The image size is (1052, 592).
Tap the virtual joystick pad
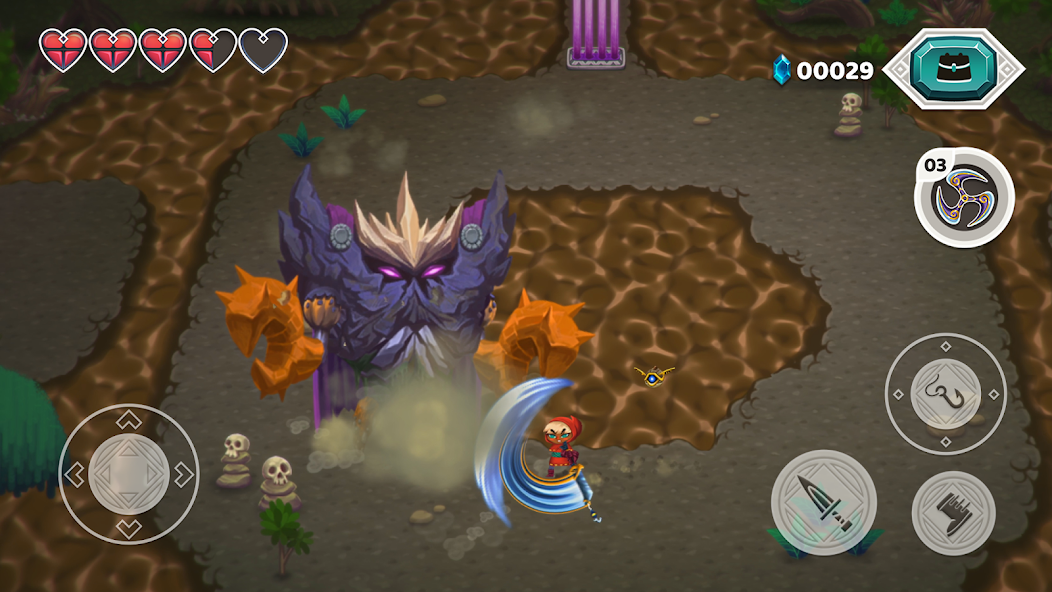(x=128, y=474)
